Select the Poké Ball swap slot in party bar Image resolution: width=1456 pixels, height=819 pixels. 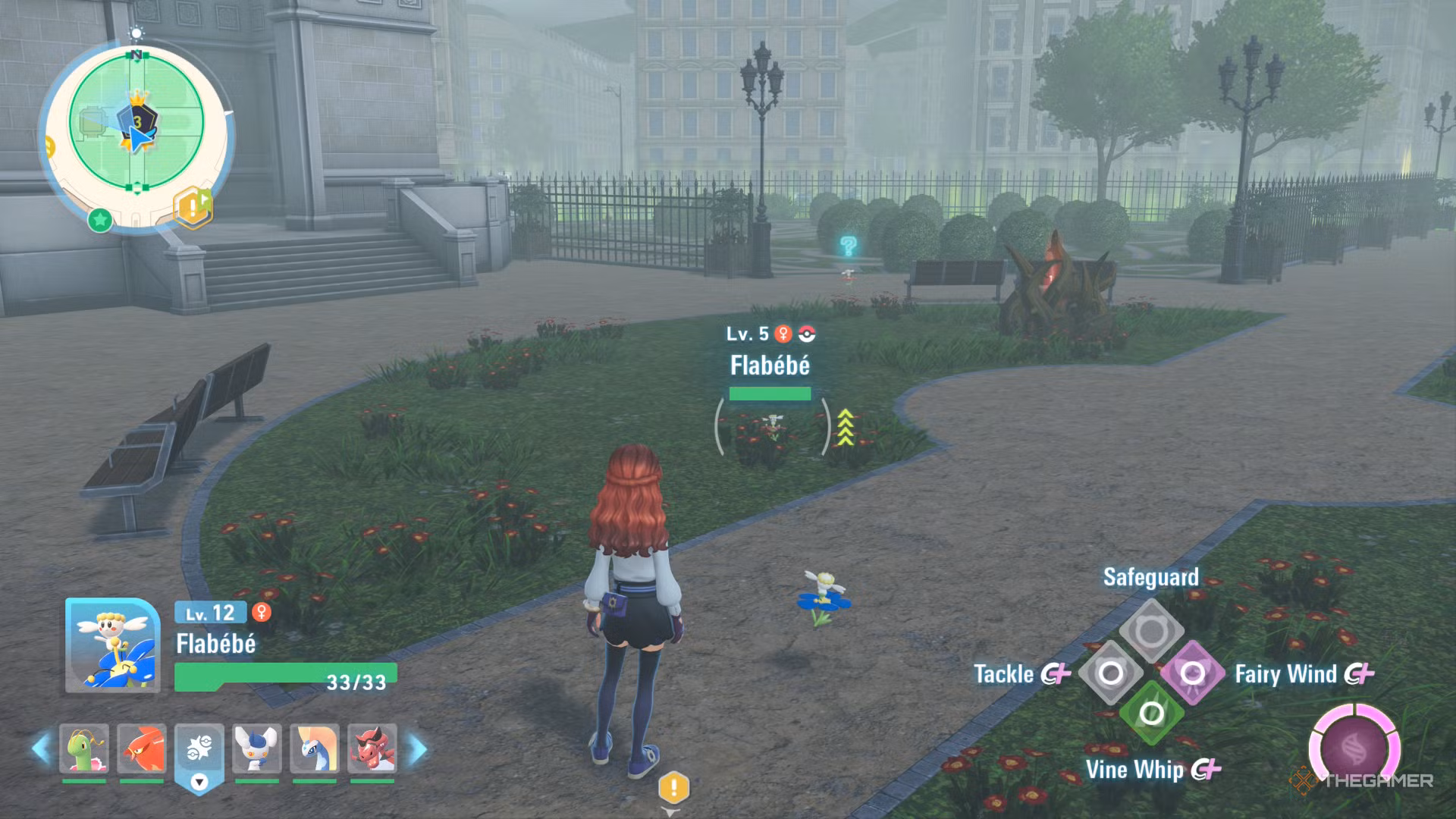point(199,751)
